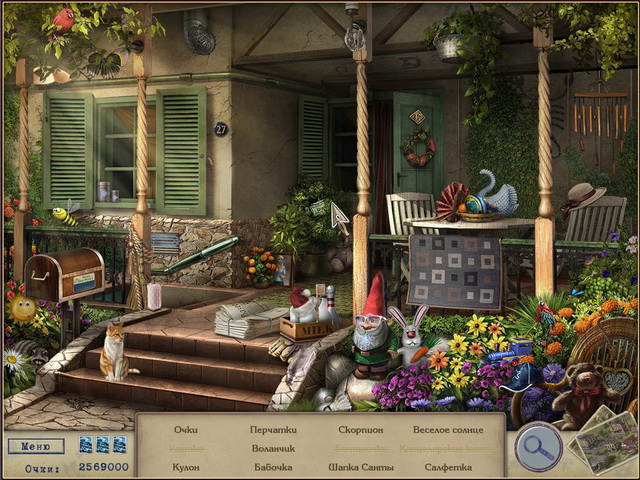Open the Меню button
Screen dimensions: 640x480
[x=36, y=446]
